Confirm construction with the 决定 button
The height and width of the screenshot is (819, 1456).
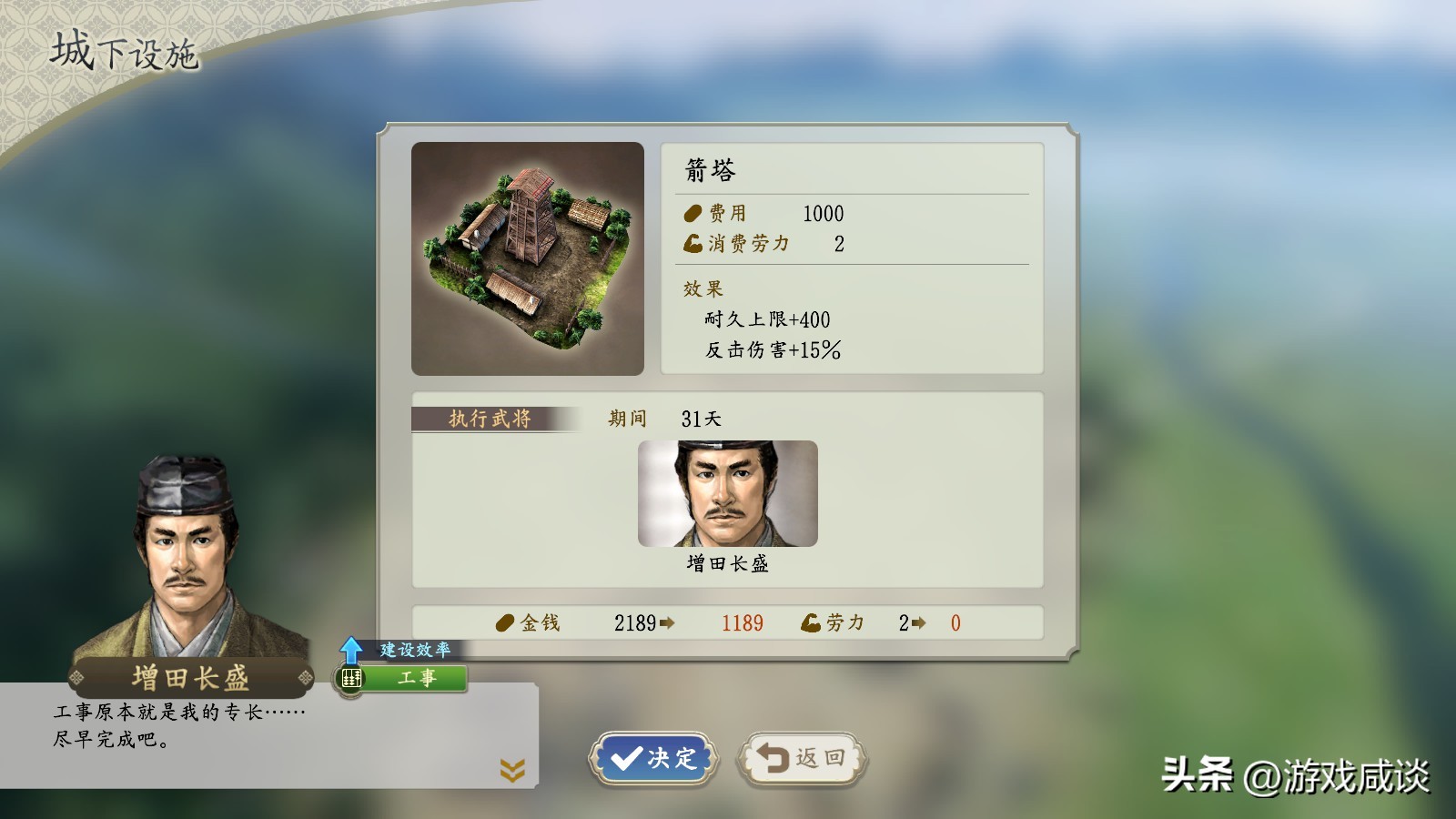653,758
